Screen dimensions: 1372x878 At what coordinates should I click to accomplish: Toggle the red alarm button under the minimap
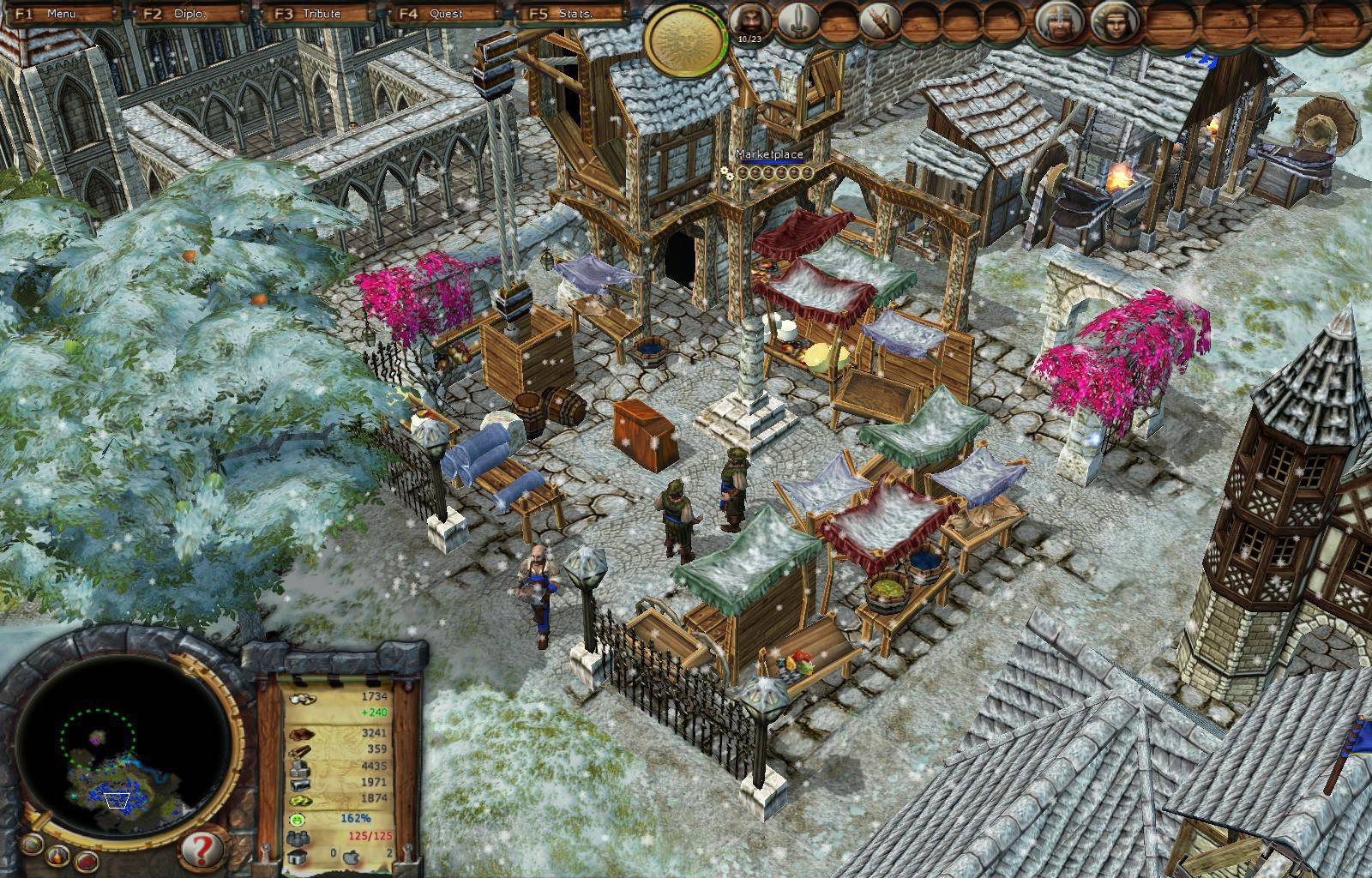click(x=87, y=861)
